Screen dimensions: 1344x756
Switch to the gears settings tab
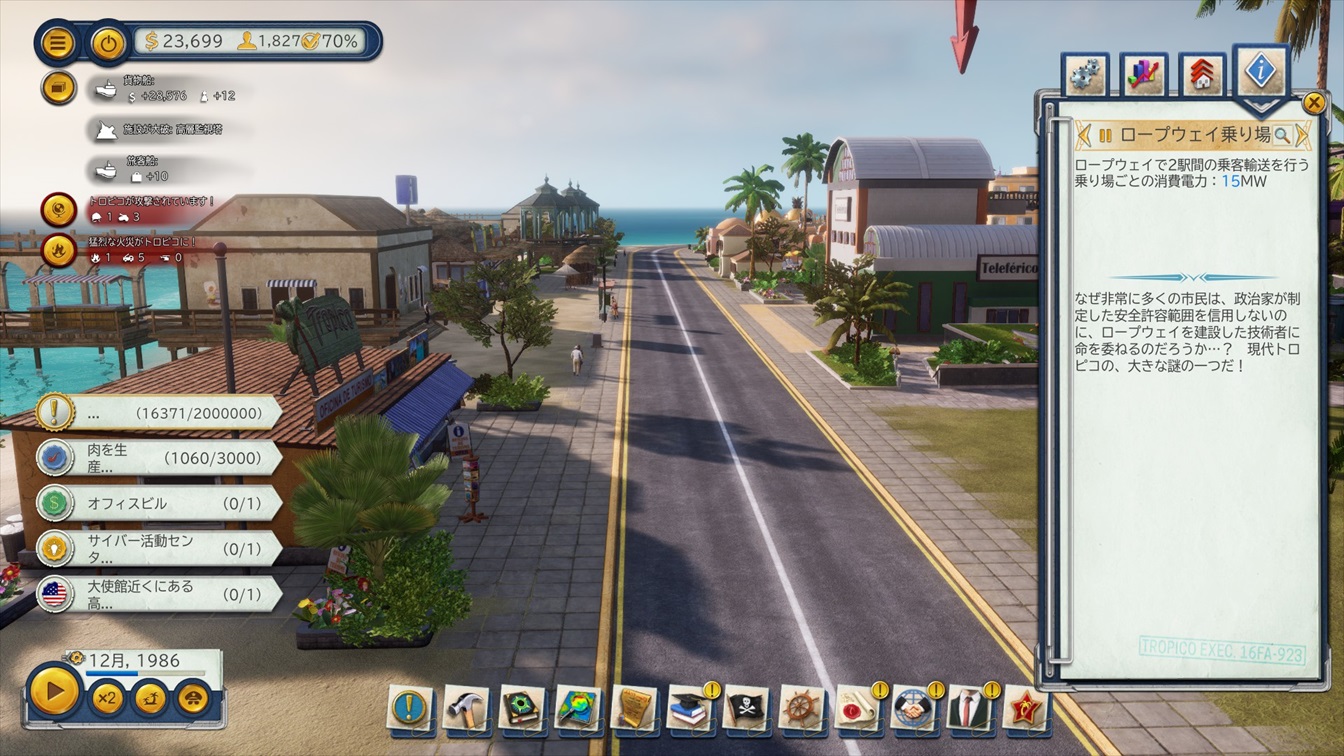(x=1085, y=75)
